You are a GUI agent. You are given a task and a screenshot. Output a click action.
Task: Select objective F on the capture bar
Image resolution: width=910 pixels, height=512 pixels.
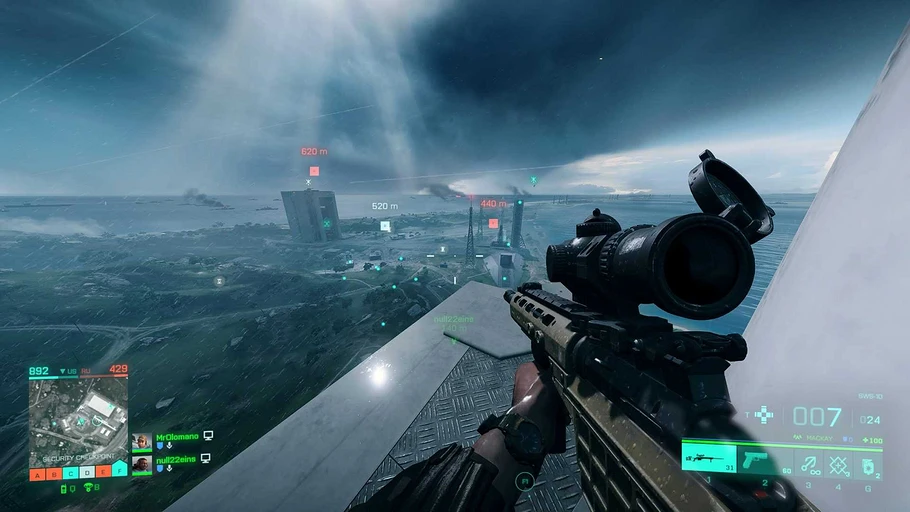120,470
